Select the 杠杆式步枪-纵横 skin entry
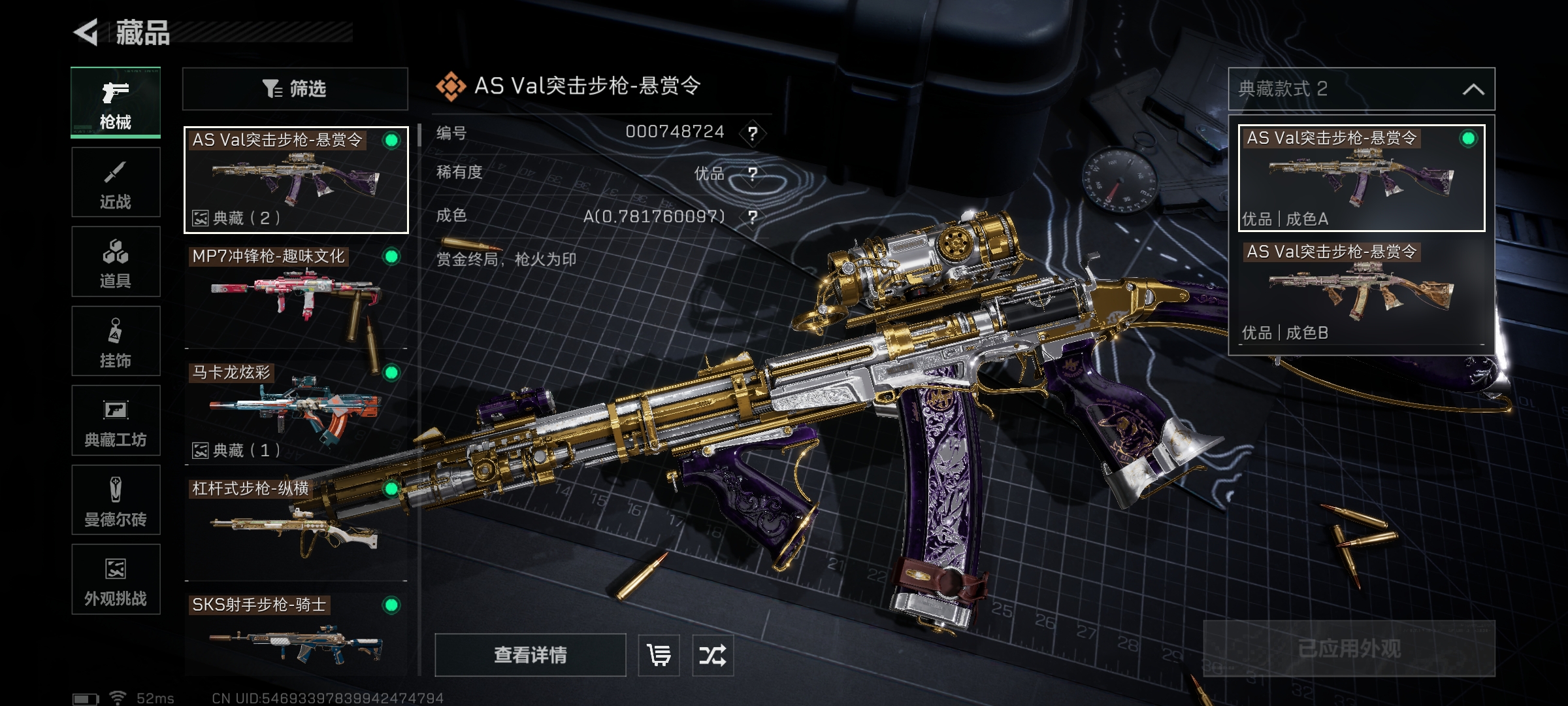1568x706 pixels. point(295,528)
